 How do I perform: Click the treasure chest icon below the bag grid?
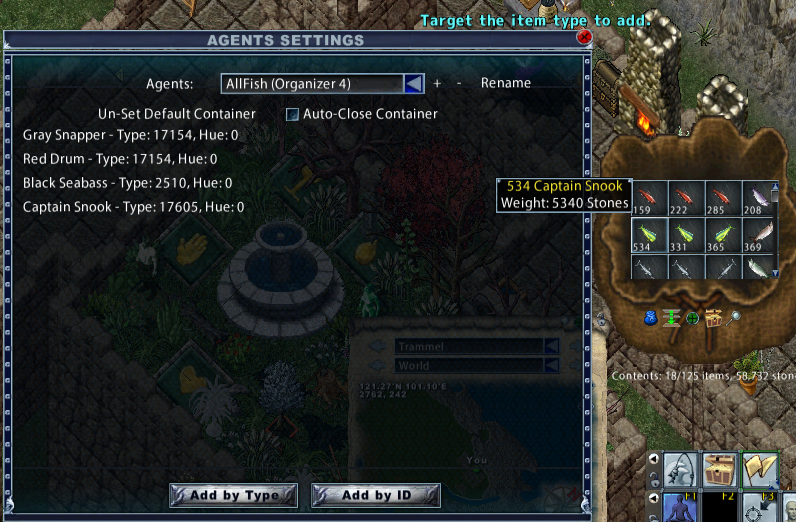[713, 318]
